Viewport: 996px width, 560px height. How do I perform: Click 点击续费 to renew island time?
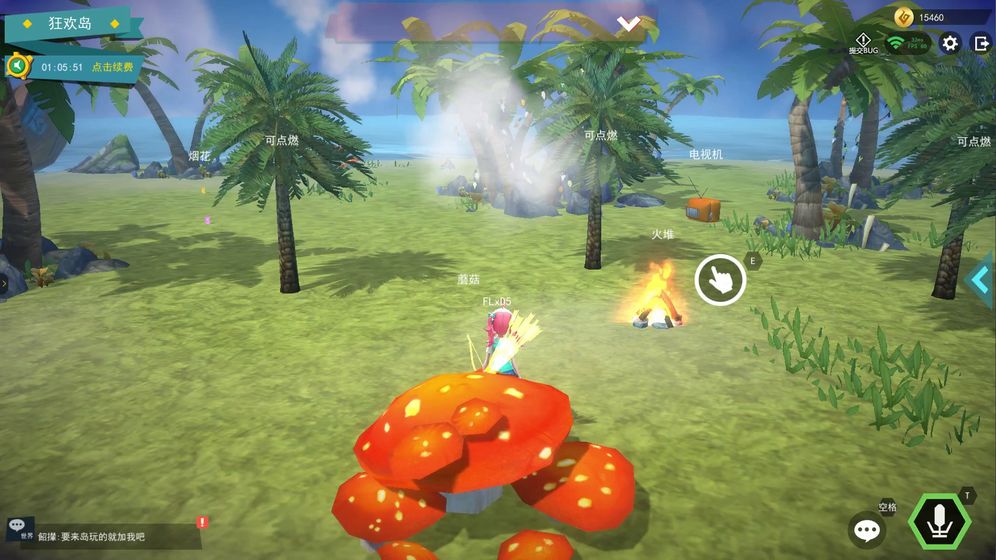point(114,67)
